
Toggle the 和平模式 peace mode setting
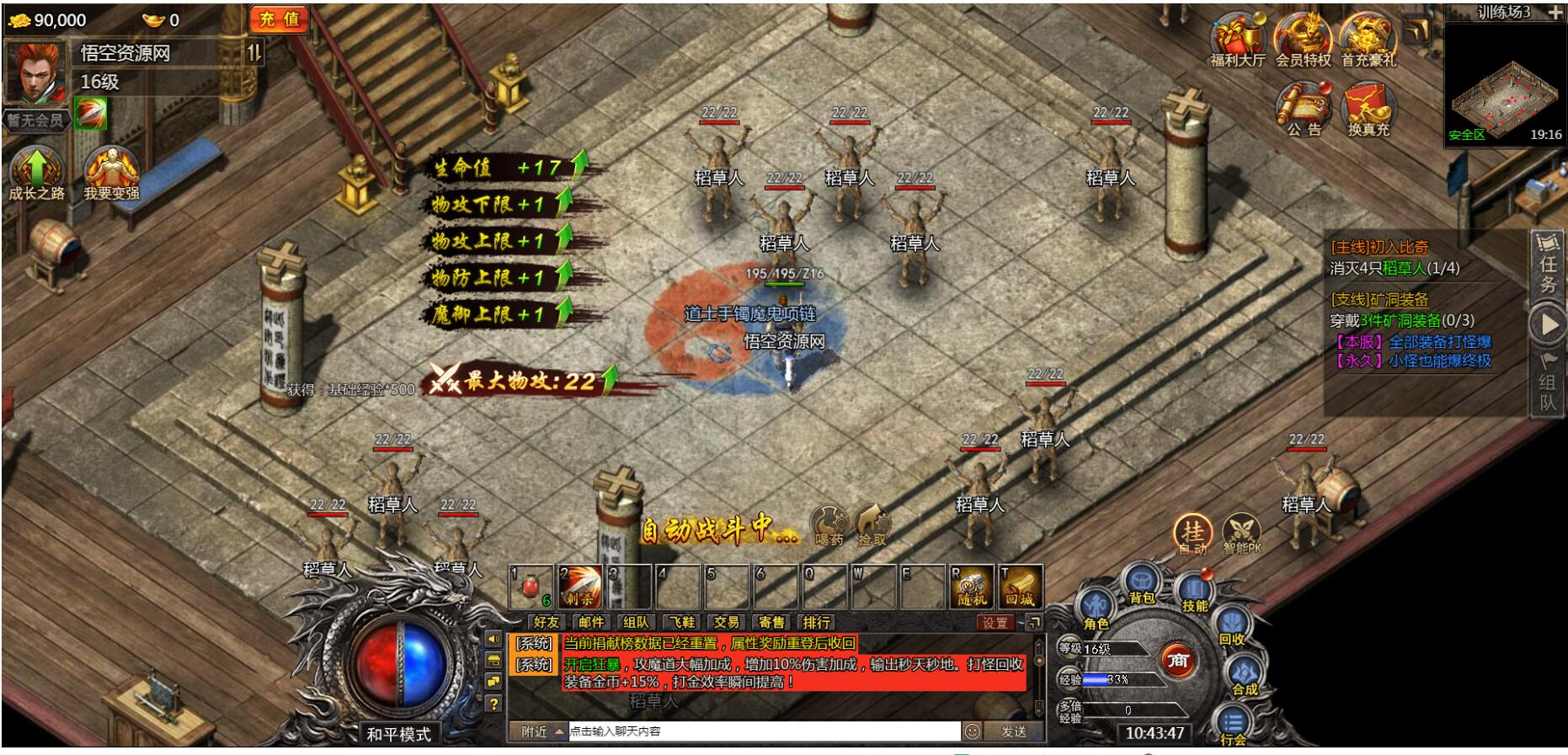(x=398, y=734)
